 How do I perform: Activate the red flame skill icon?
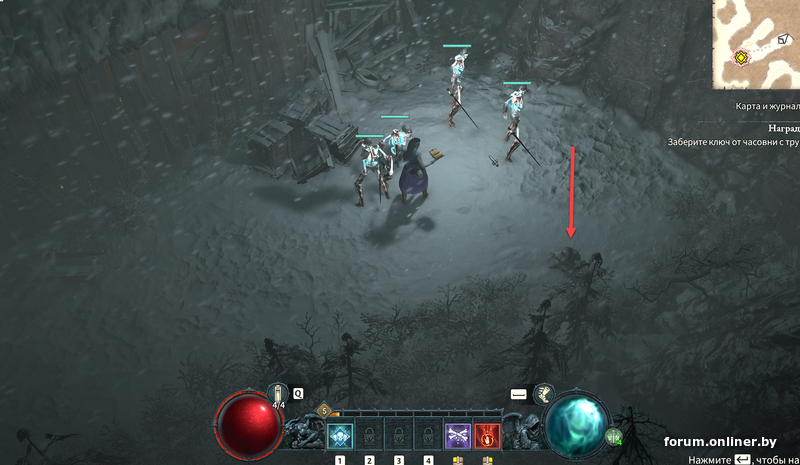pyautogui.click(x=488, y=436)
